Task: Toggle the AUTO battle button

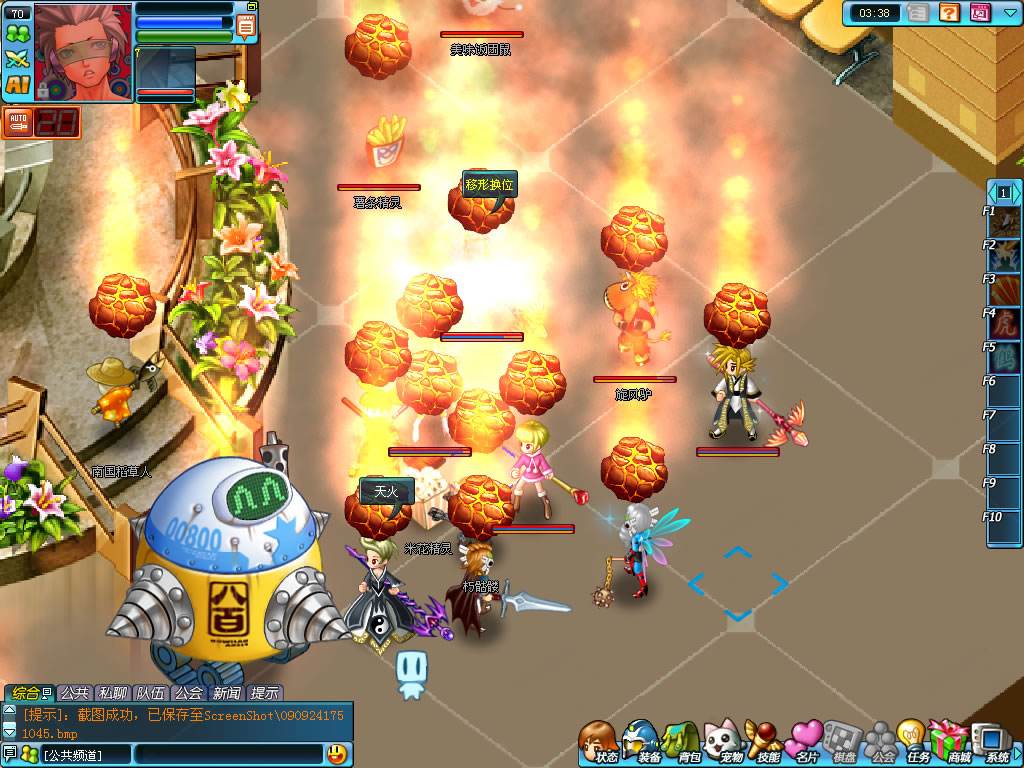Action: point(17,123)
